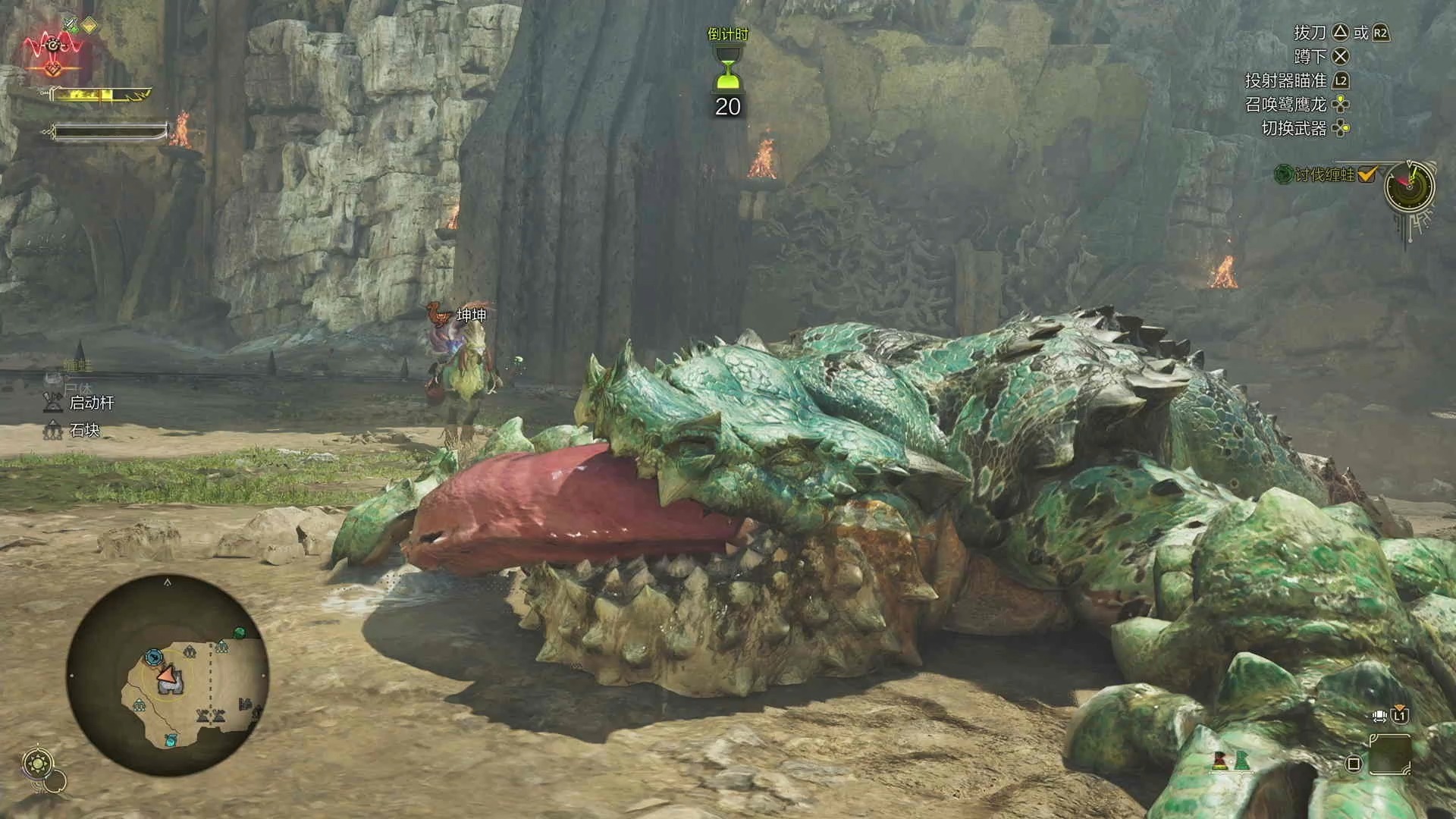Select the empty item bar slot
Screen dimensions: 1456x819
pos(1390,754)
